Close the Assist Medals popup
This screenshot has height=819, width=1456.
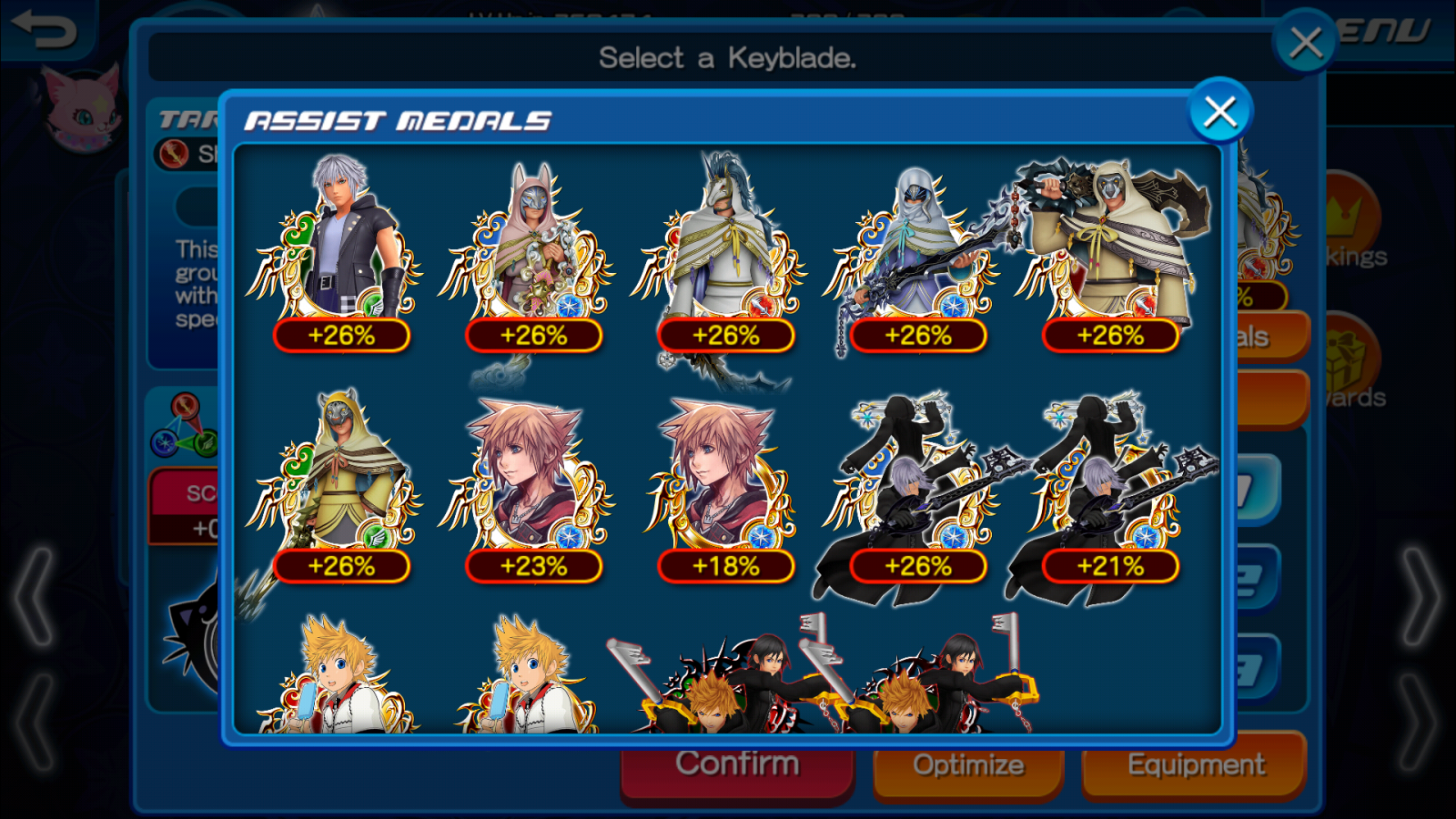coord(1220,112)
